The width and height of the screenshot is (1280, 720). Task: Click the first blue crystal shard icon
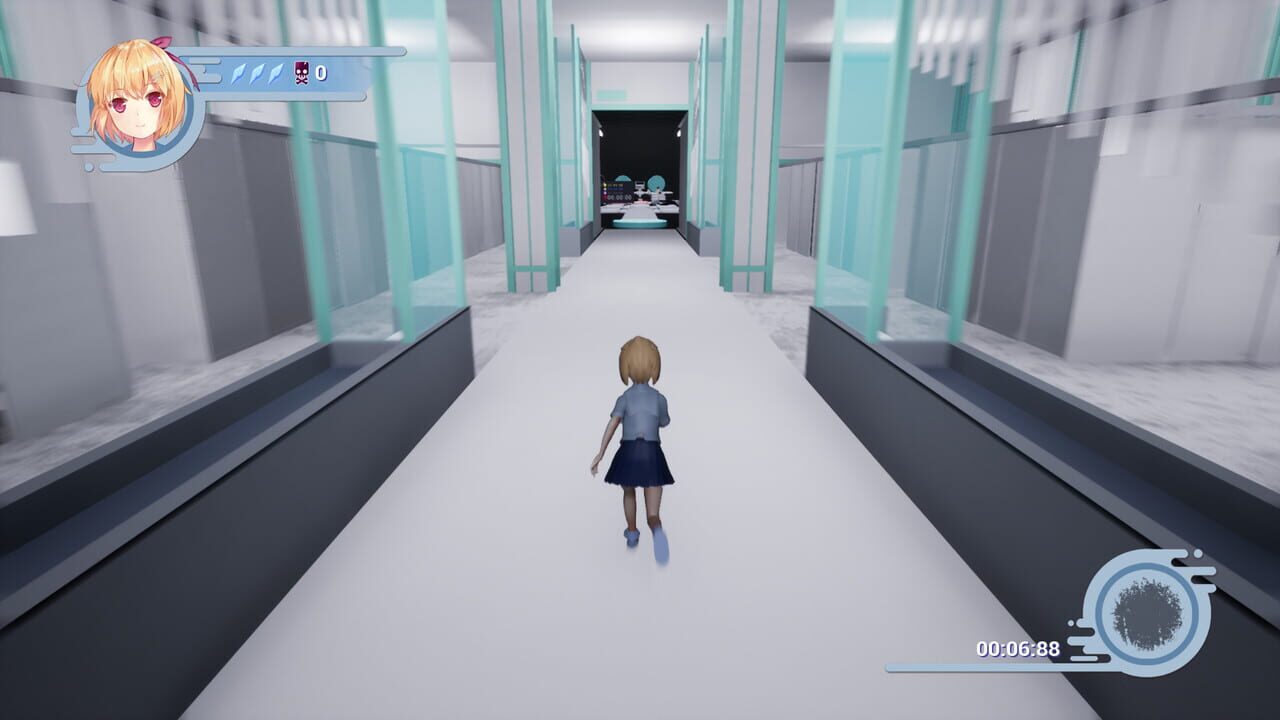239,74
